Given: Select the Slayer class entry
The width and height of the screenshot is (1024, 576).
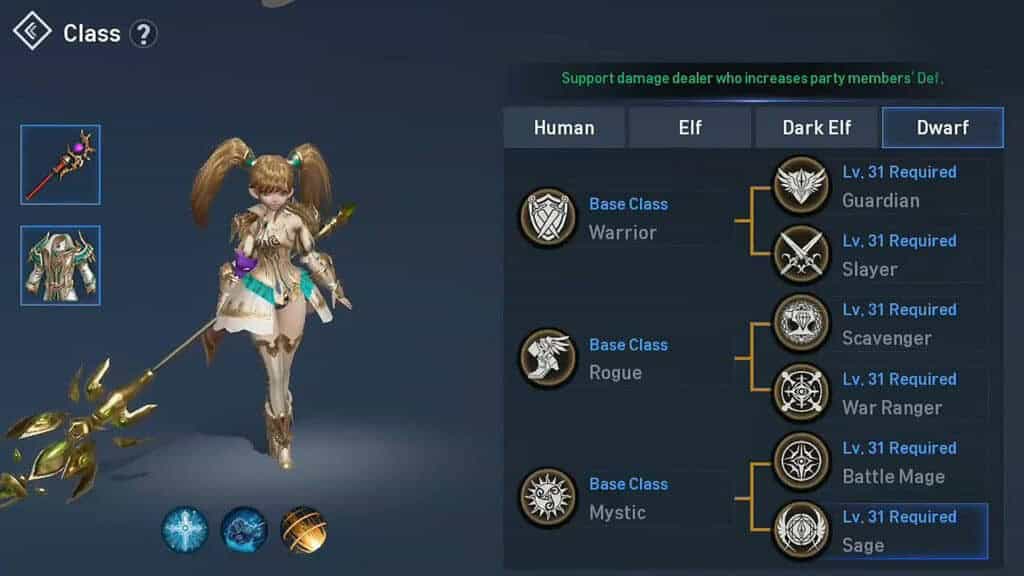Looking at the screenshot, I should tap(880, 255).
